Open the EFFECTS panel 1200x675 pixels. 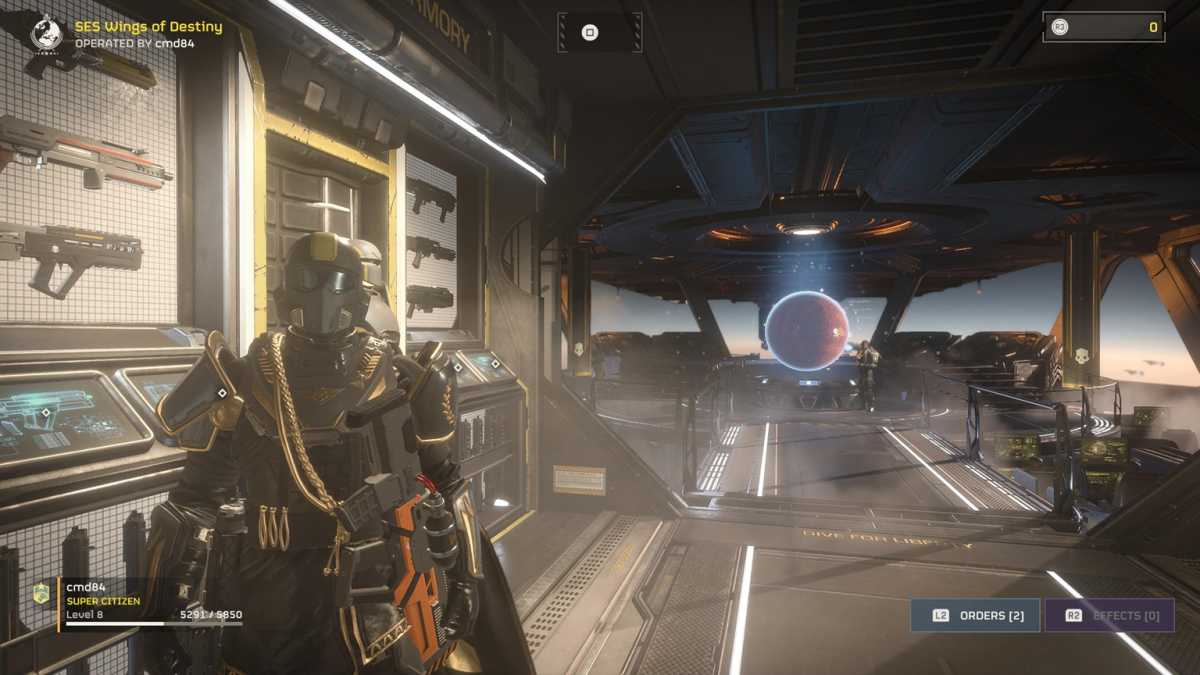(1109, 615)
